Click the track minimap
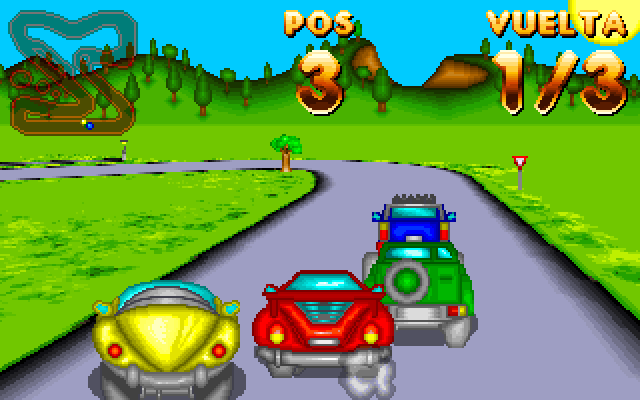640x400 pixels. (x=72, y=72)
